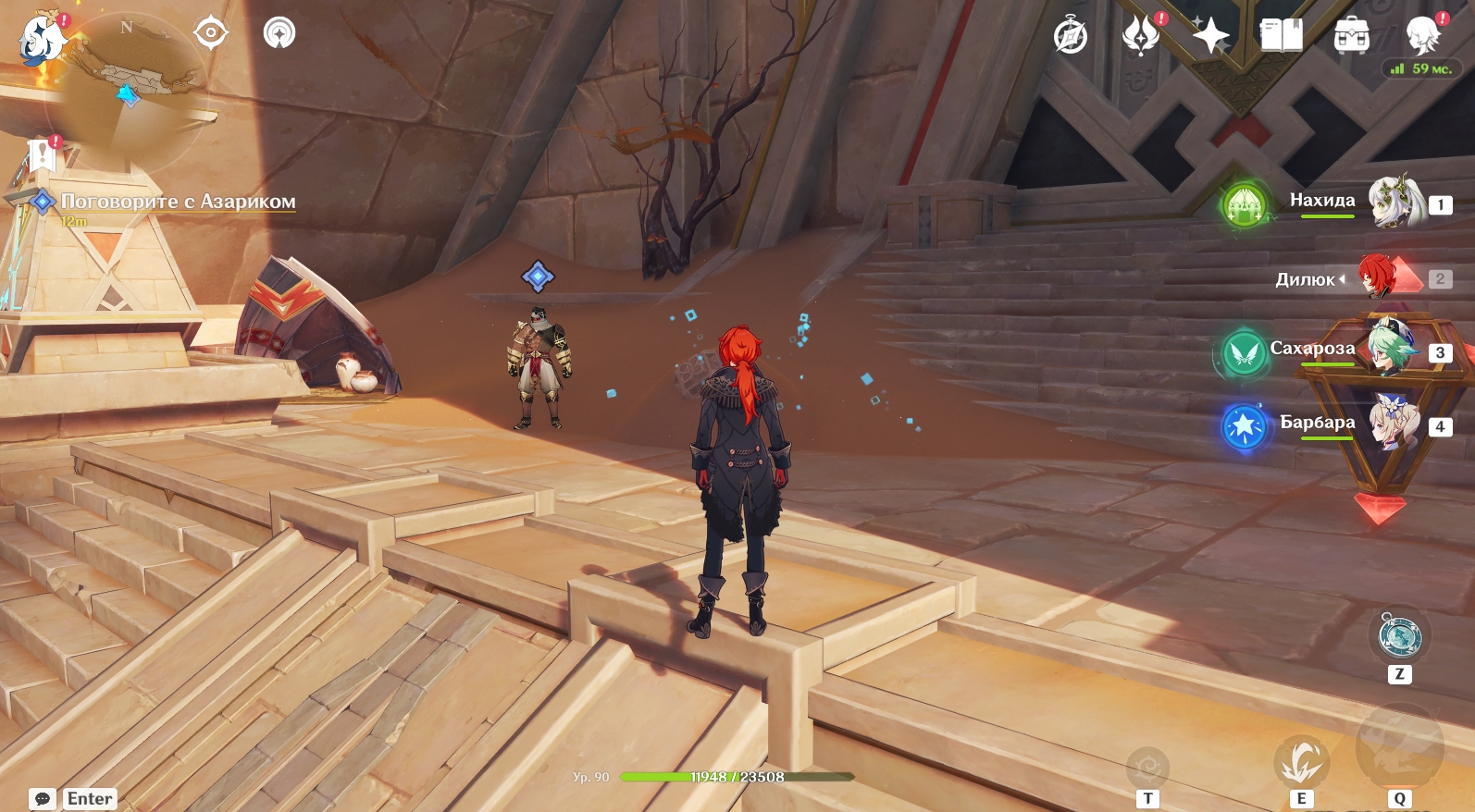The height and width of the screenshot is (812, 1475).
Task: Open the quest navigation target icon
Action: 211,33
